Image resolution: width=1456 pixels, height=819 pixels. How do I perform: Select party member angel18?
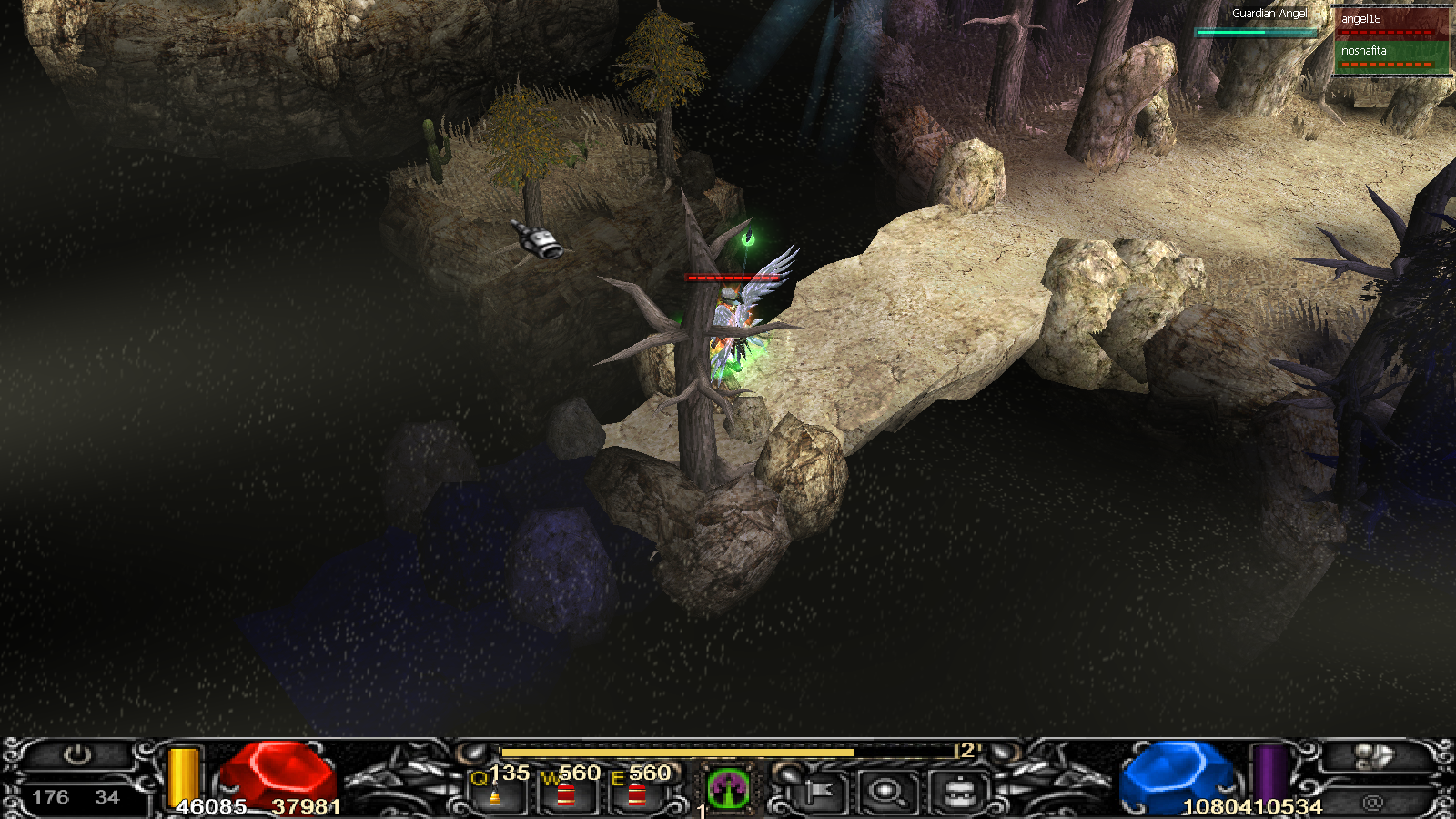tap(1390, 22)
